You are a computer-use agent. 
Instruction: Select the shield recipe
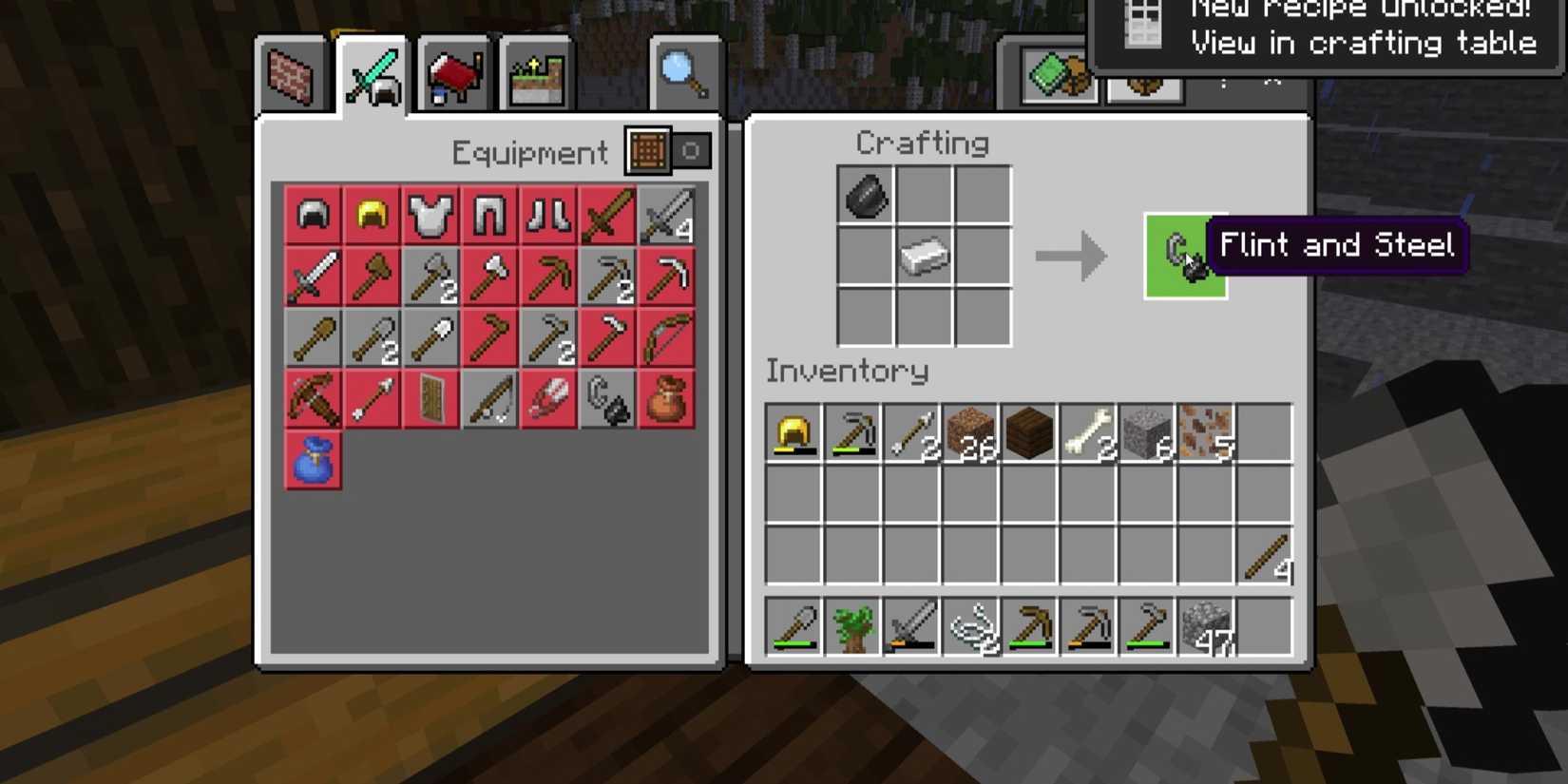430,399
